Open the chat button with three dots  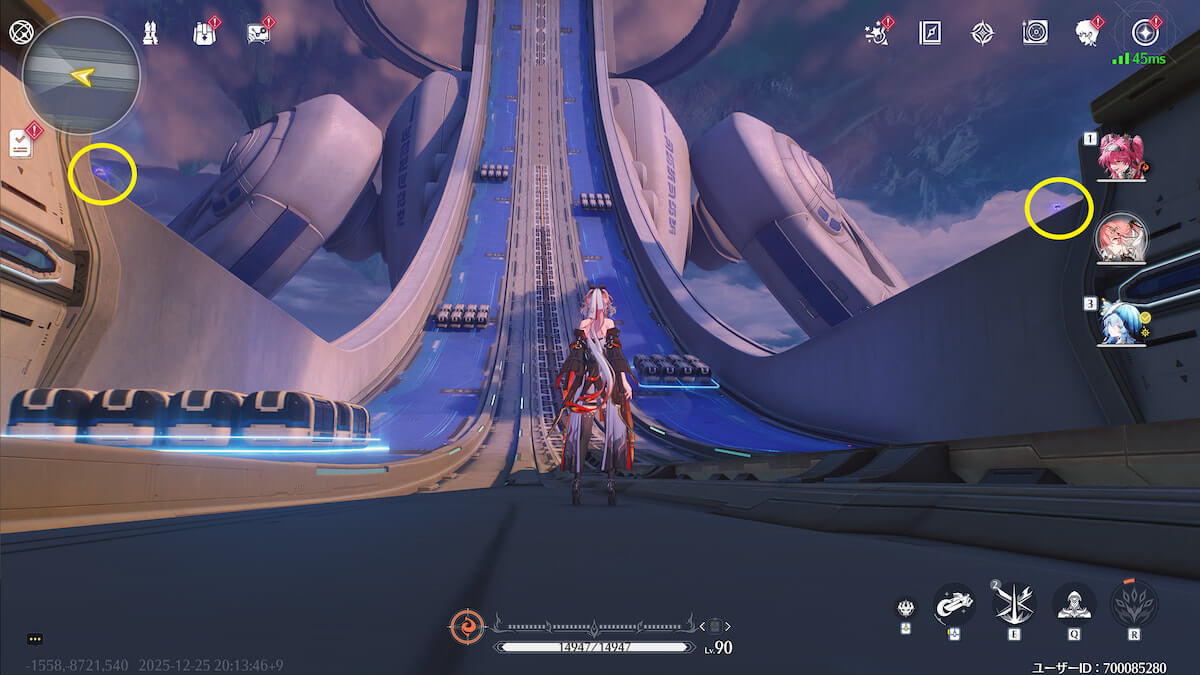pos(35,638)
